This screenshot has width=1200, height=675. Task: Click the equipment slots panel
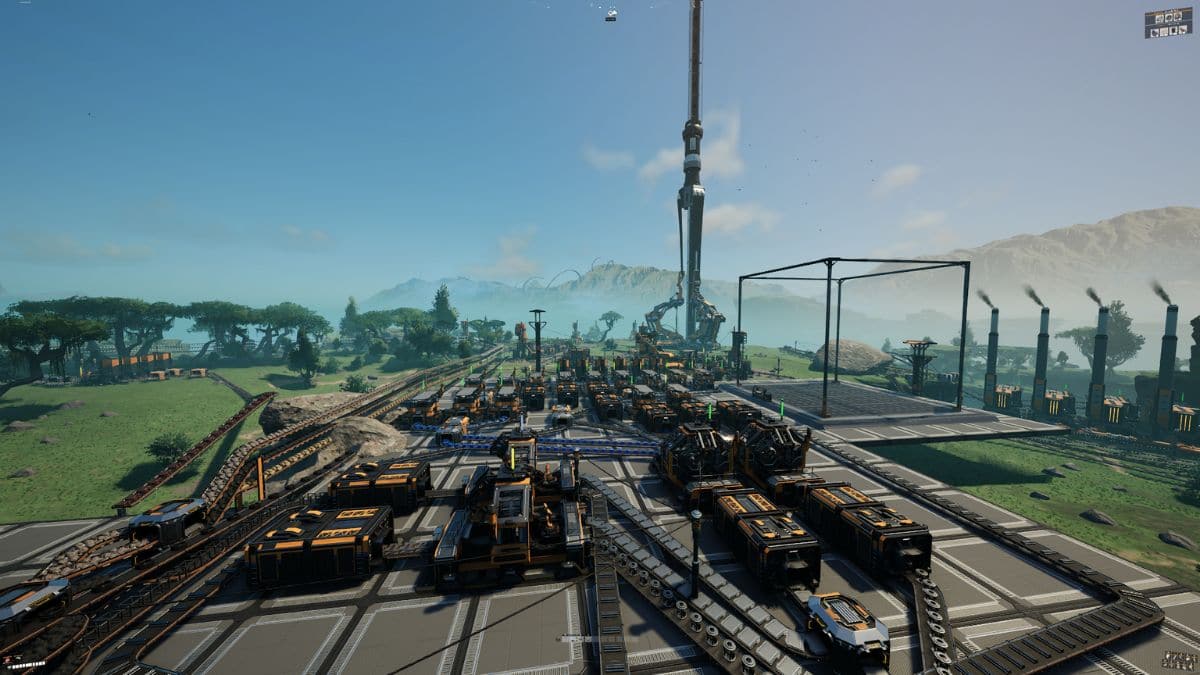click(1167, 23)
